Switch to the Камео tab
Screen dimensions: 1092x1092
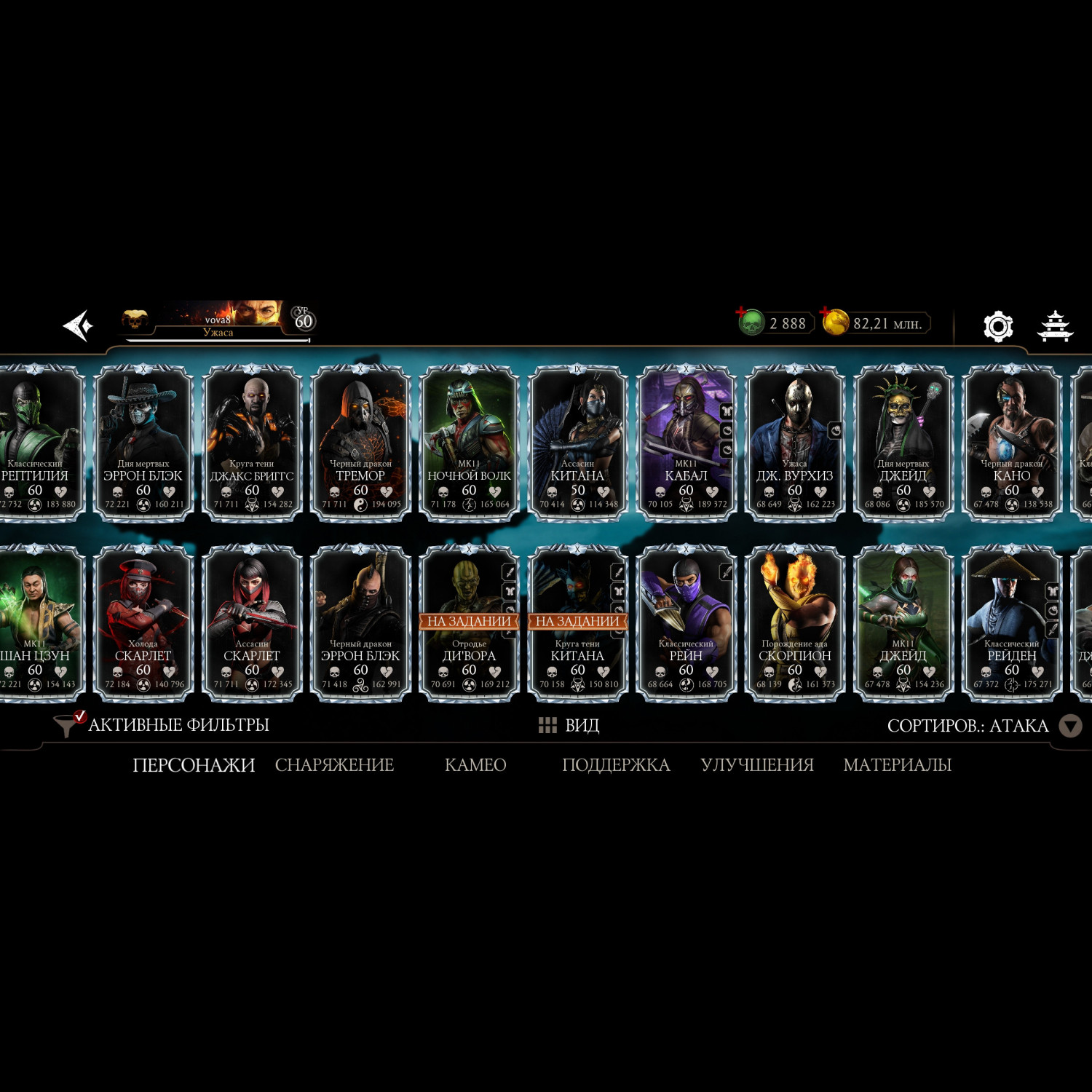(475, 765)
